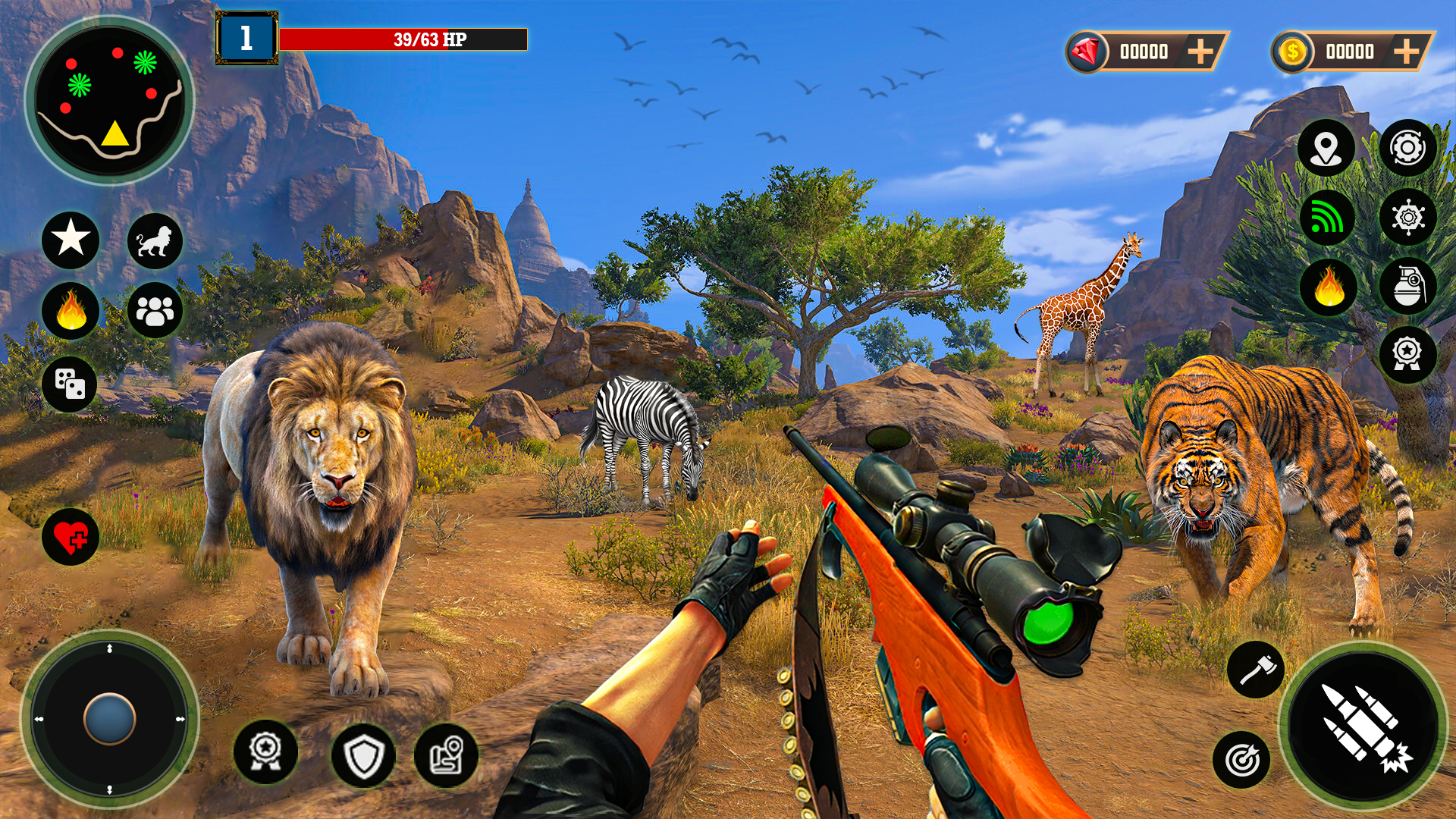Open the map route icon beside the shield

[x=447, y=755]
